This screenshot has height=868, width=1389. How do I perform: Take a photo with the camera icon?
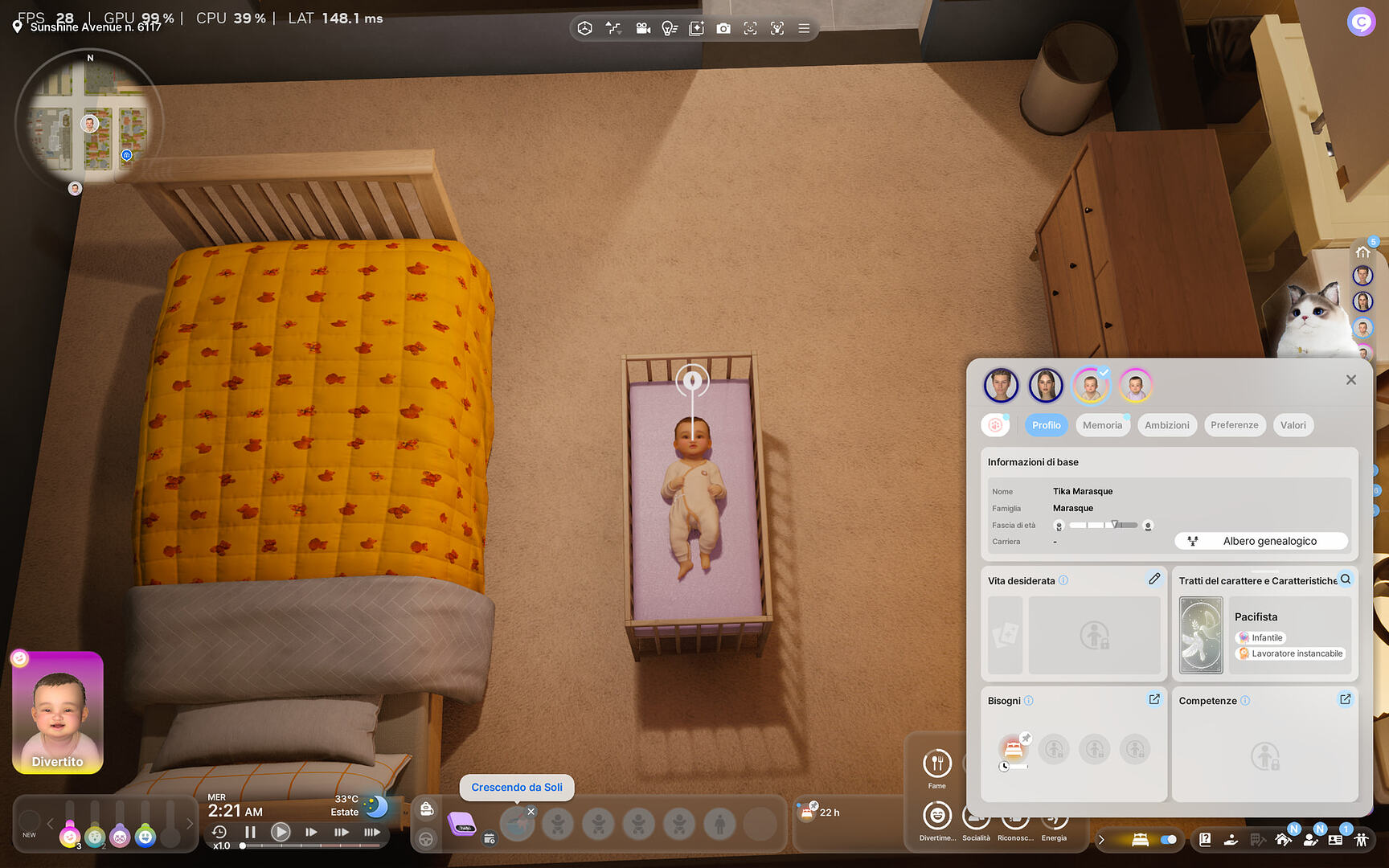tap(723, 28)
